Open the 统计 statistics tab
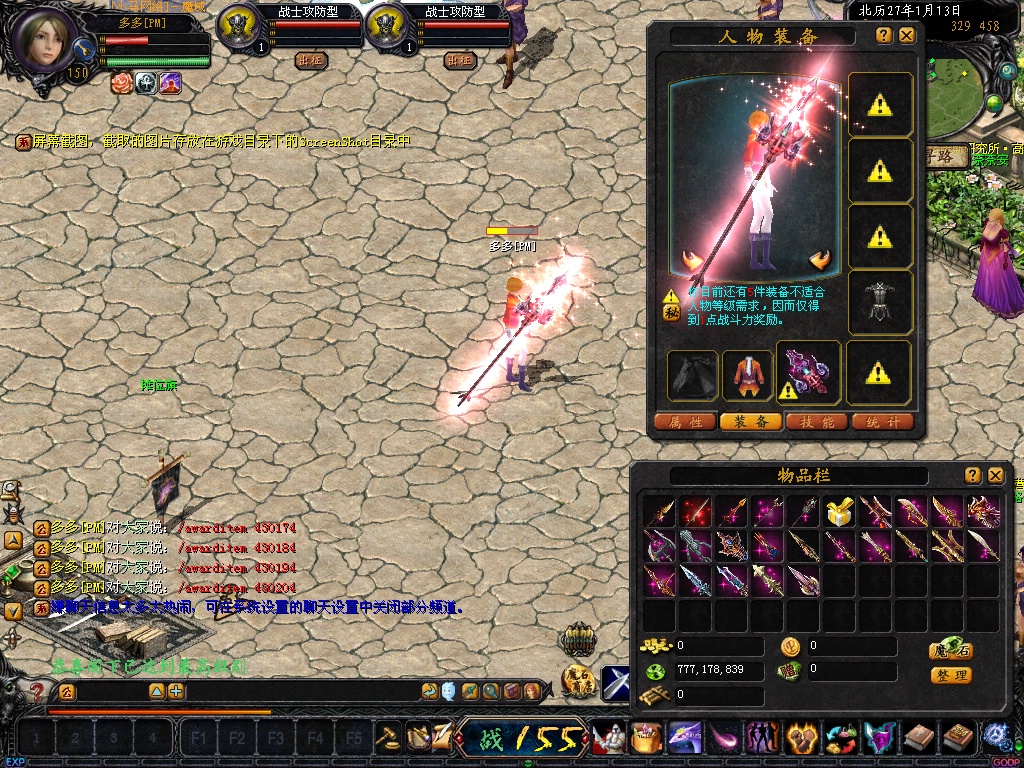This screenshot has height=768, width=1024. pos(882,422)
